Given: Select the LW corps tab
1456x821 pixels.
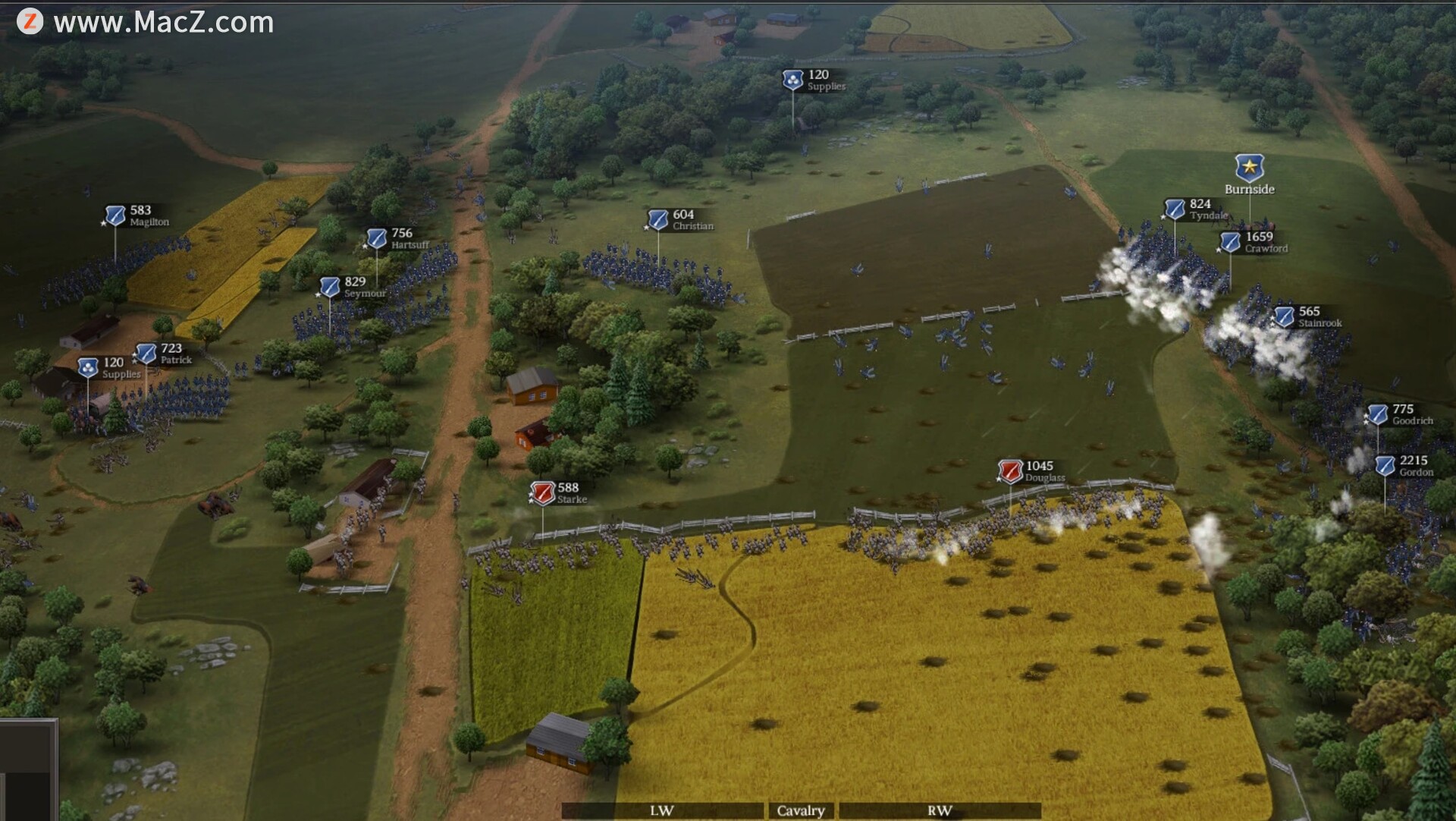Looking at the screenshot, I should [661, 810].
